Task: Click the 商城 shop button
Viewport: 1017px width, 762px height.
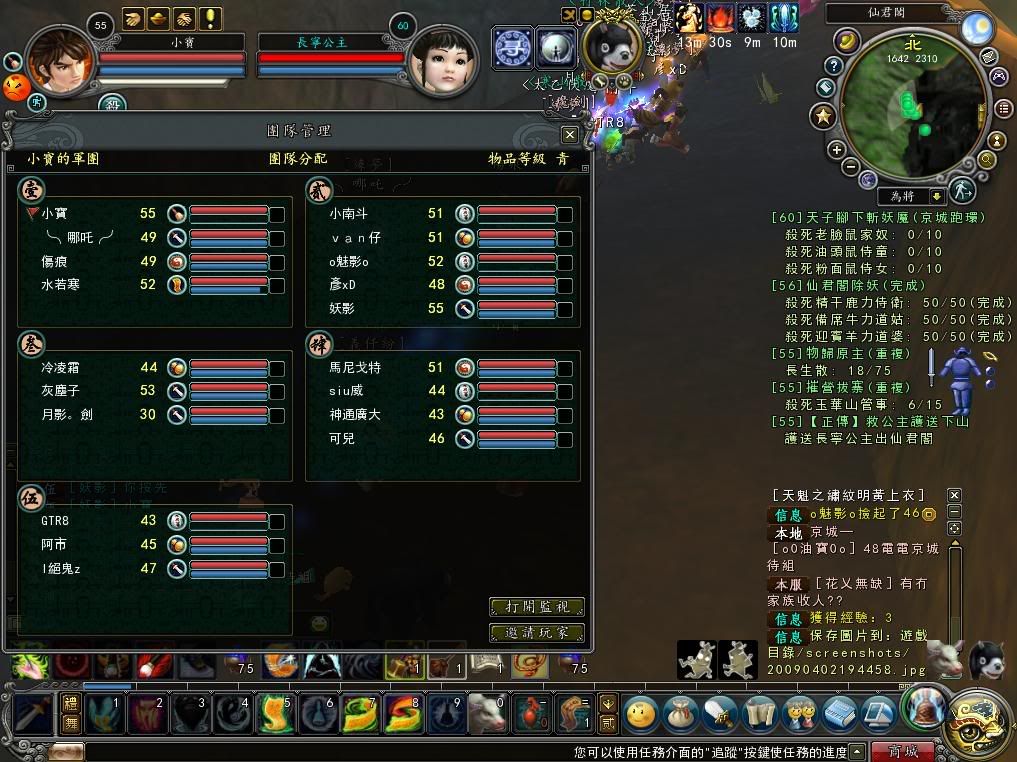Action: pos(902,751)
